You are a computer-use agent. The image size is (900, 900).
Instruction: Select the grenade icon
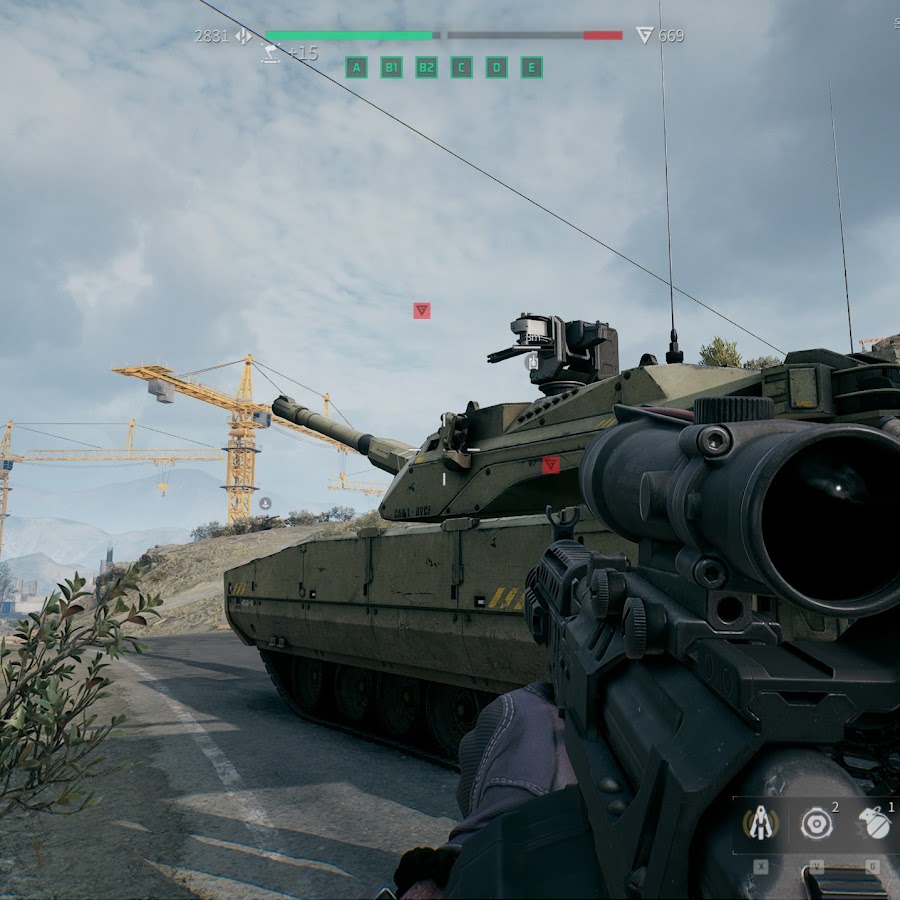874,823
